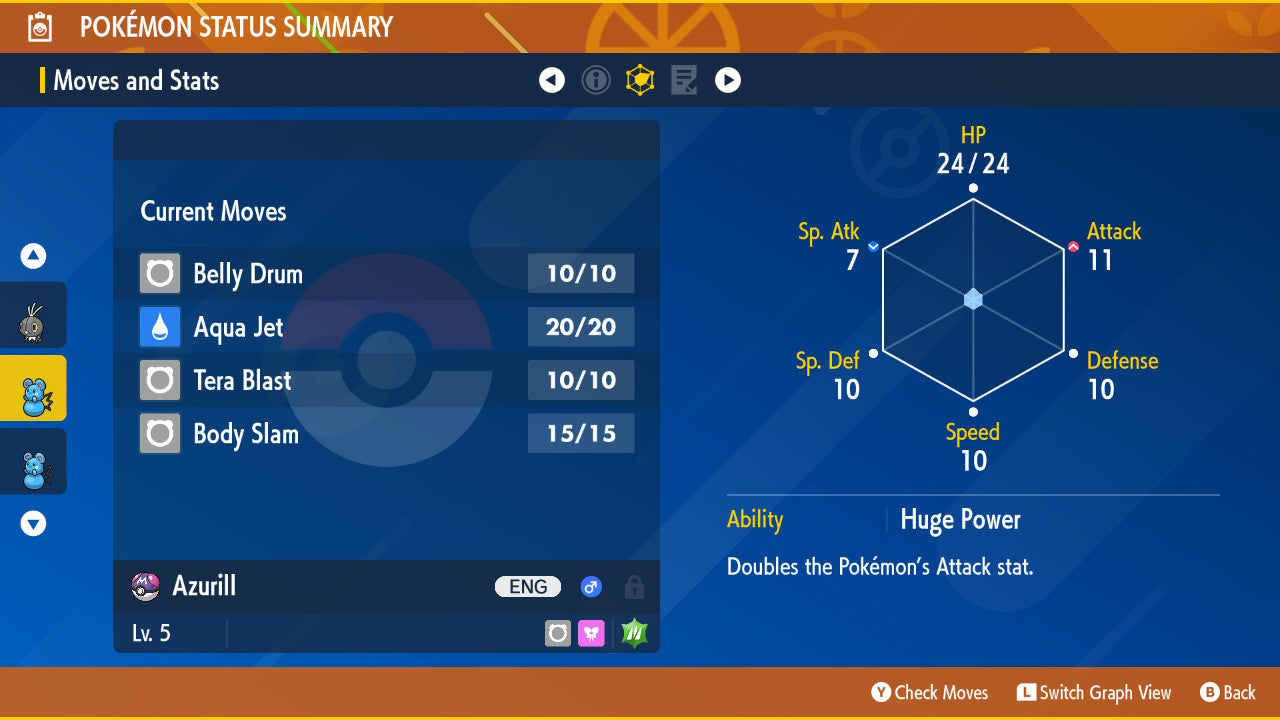Image resolution: width=1280 pixels, height=720 pixels.
Task: Switch to the memo notes tab
Action: (x=684, y=80)
